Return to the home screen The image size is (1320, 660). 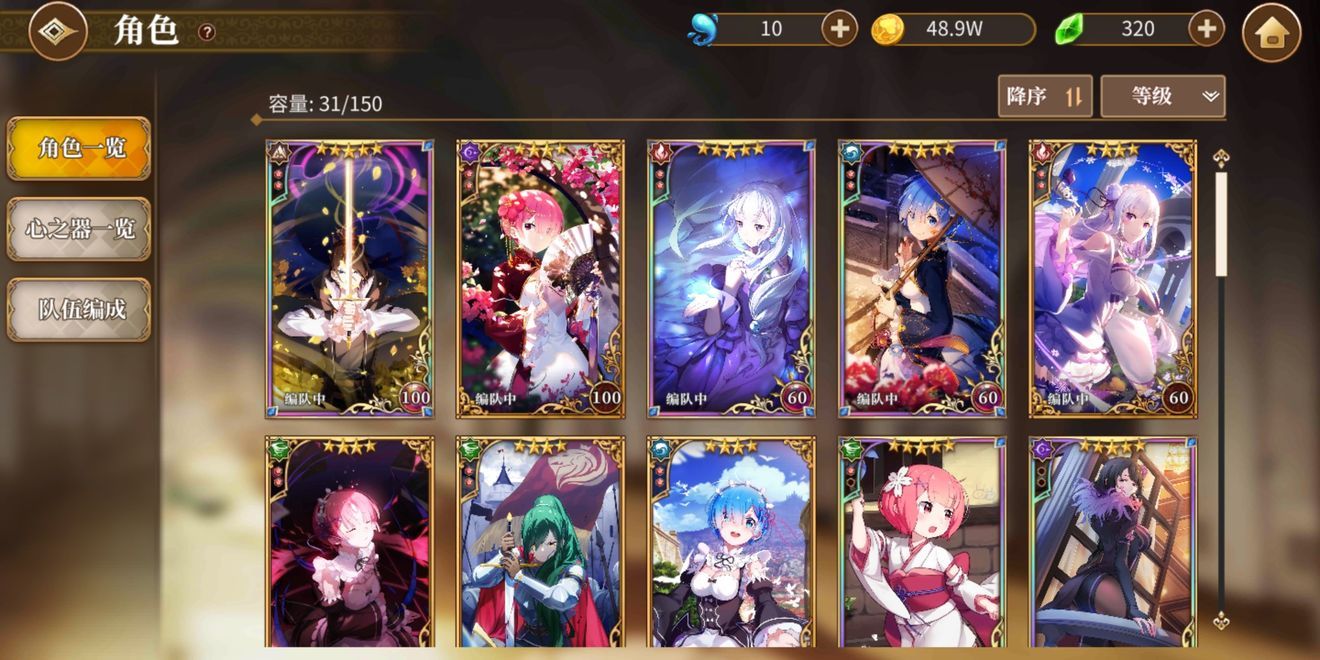[1271, 32]
